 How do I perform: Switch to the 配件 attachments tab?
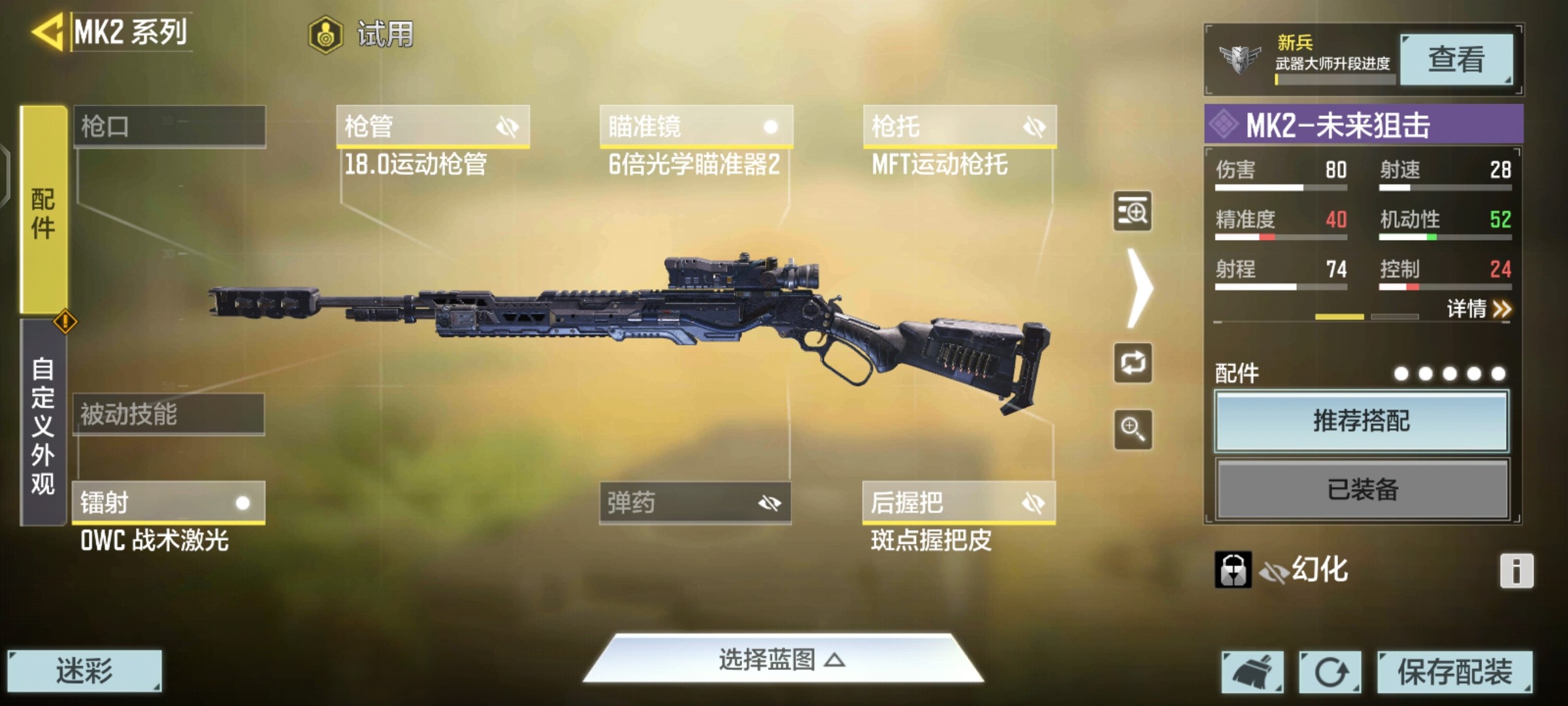tap(43, 210)
